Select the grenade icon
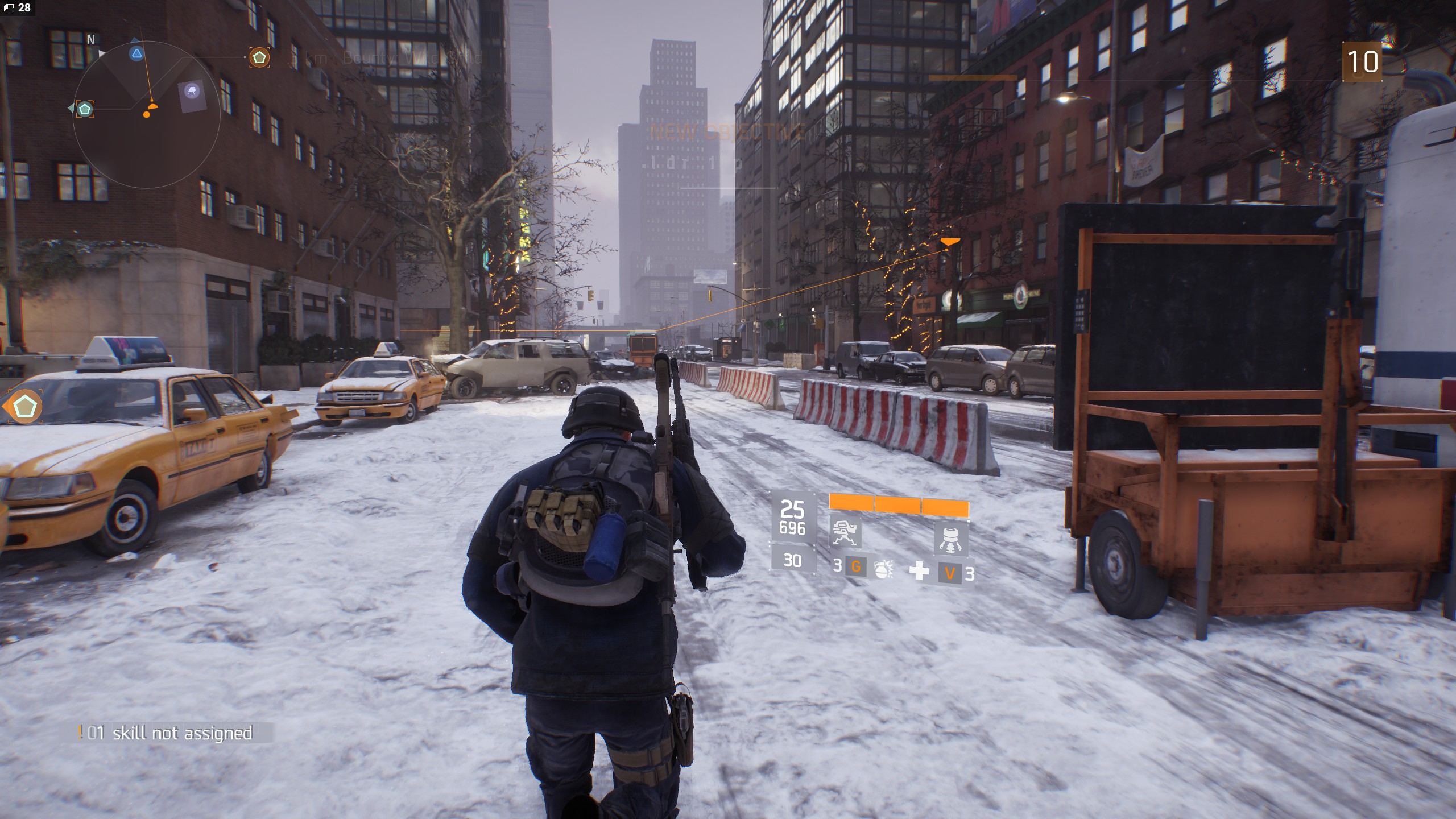The image size is (1456, 819). 883,569
